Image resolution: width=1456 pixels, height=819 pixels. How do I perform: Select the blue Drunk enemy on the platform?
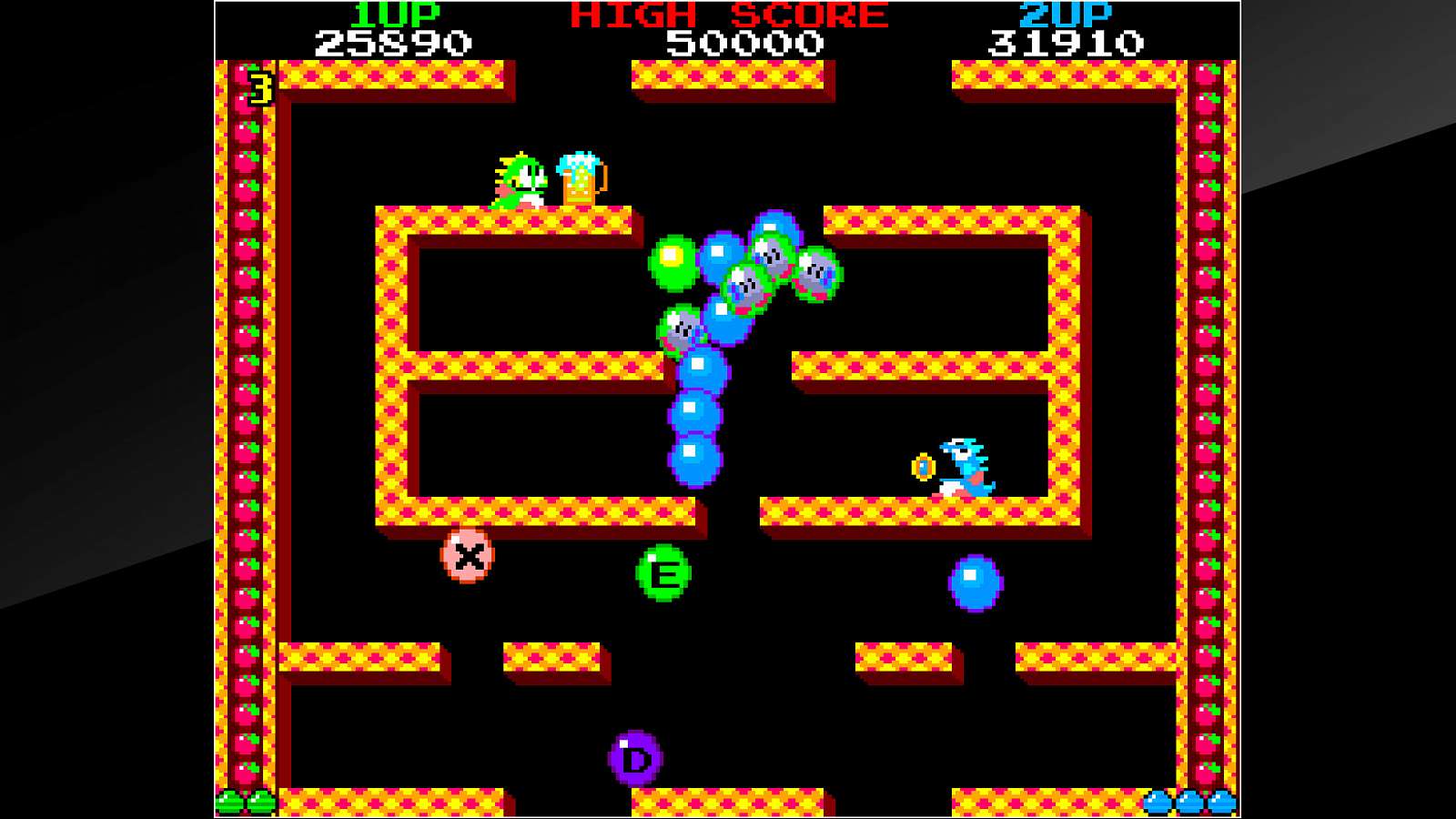click(965, 464)
